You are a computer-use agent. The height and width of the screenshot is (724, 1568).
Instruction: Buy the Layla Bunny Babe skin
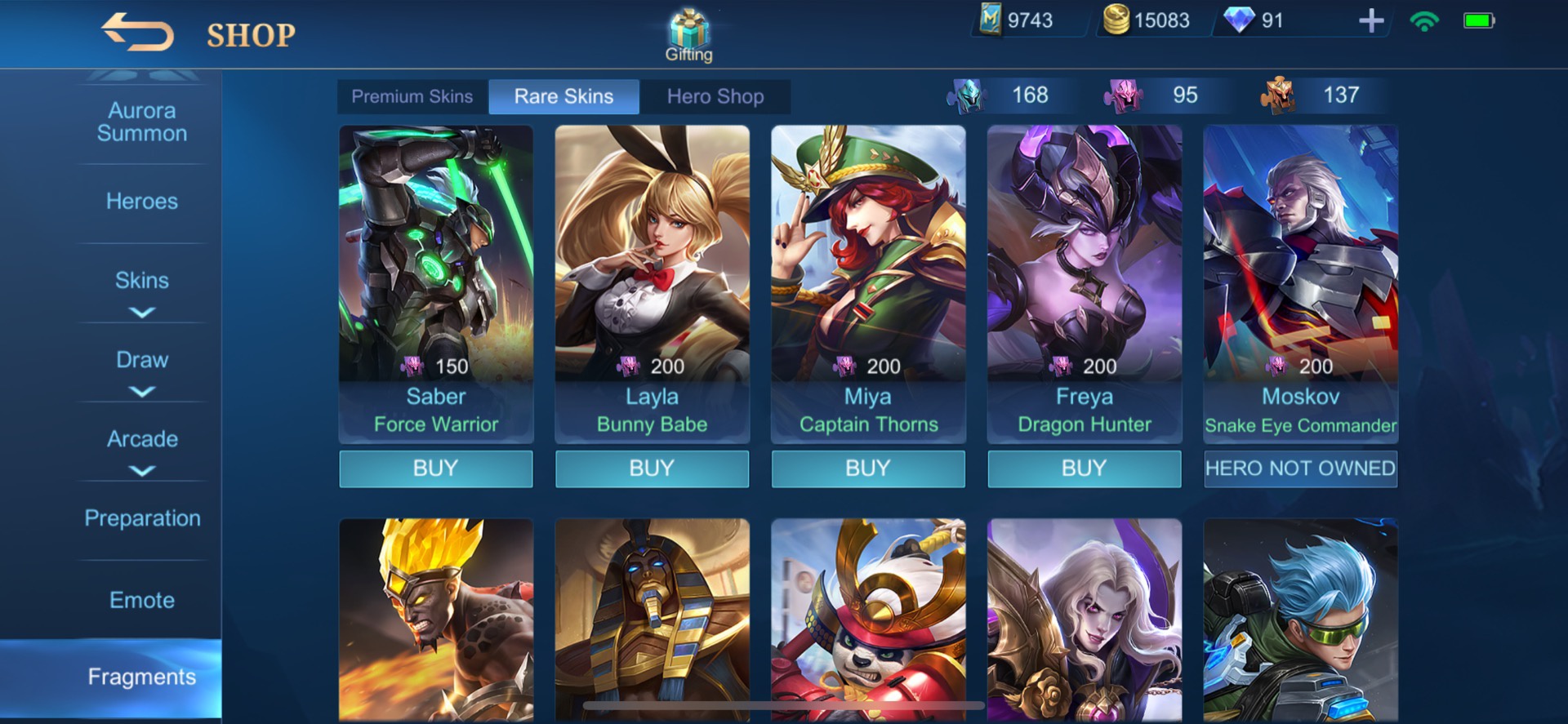[x=652, y=469]
